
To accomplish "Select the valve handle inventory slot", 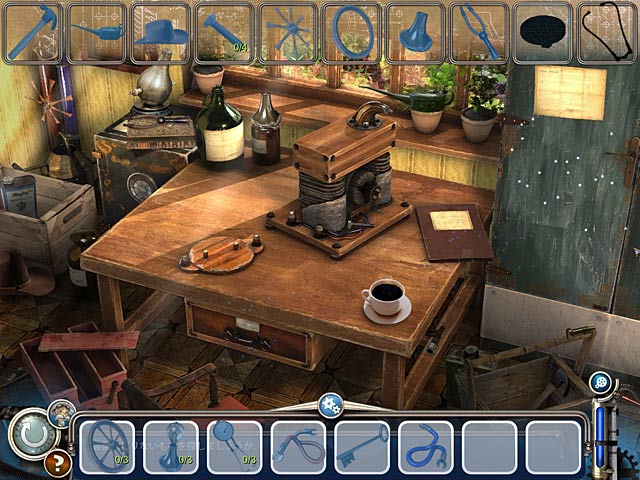I will (171, 446).
